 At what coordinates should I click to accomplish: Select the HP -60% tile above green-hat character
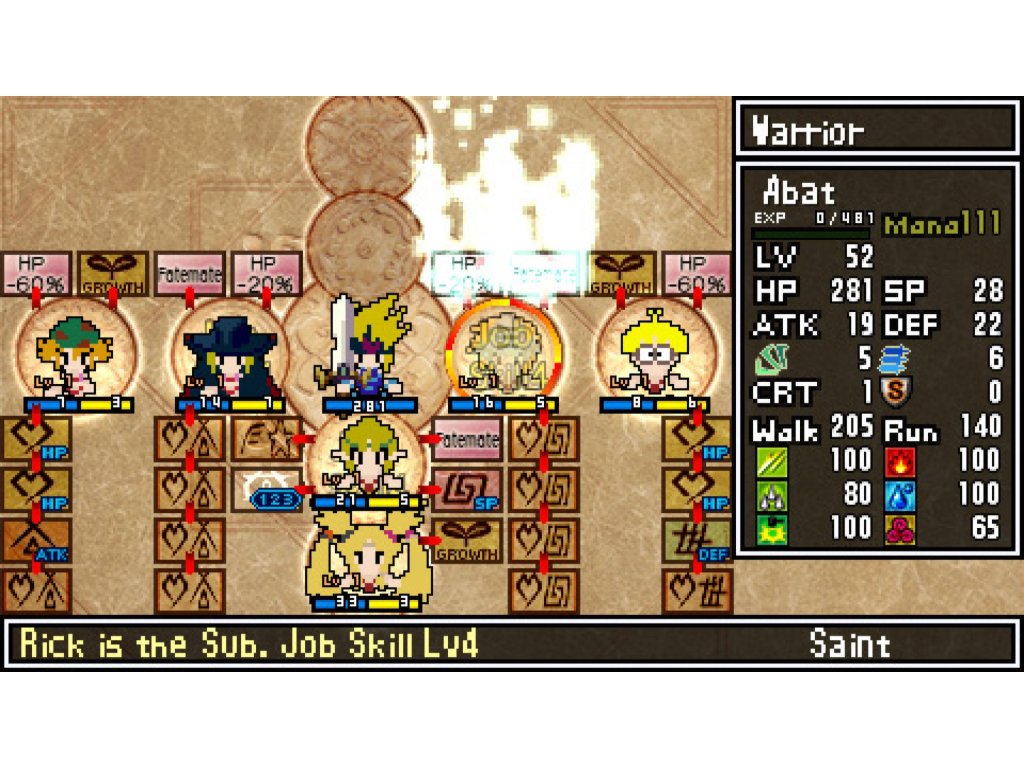[35, 273]
